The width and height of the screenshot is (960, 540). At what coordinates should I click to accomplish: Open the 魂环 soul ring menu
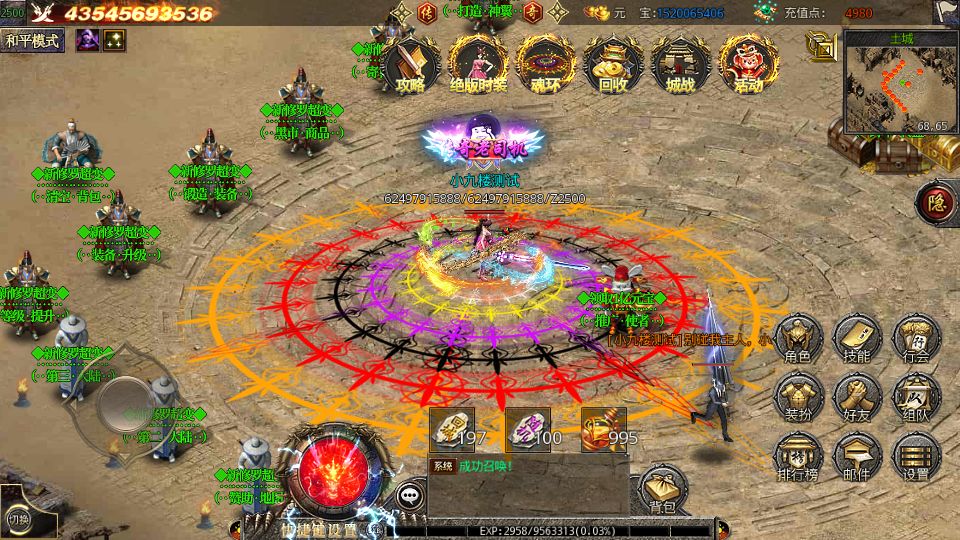[545, 63]
